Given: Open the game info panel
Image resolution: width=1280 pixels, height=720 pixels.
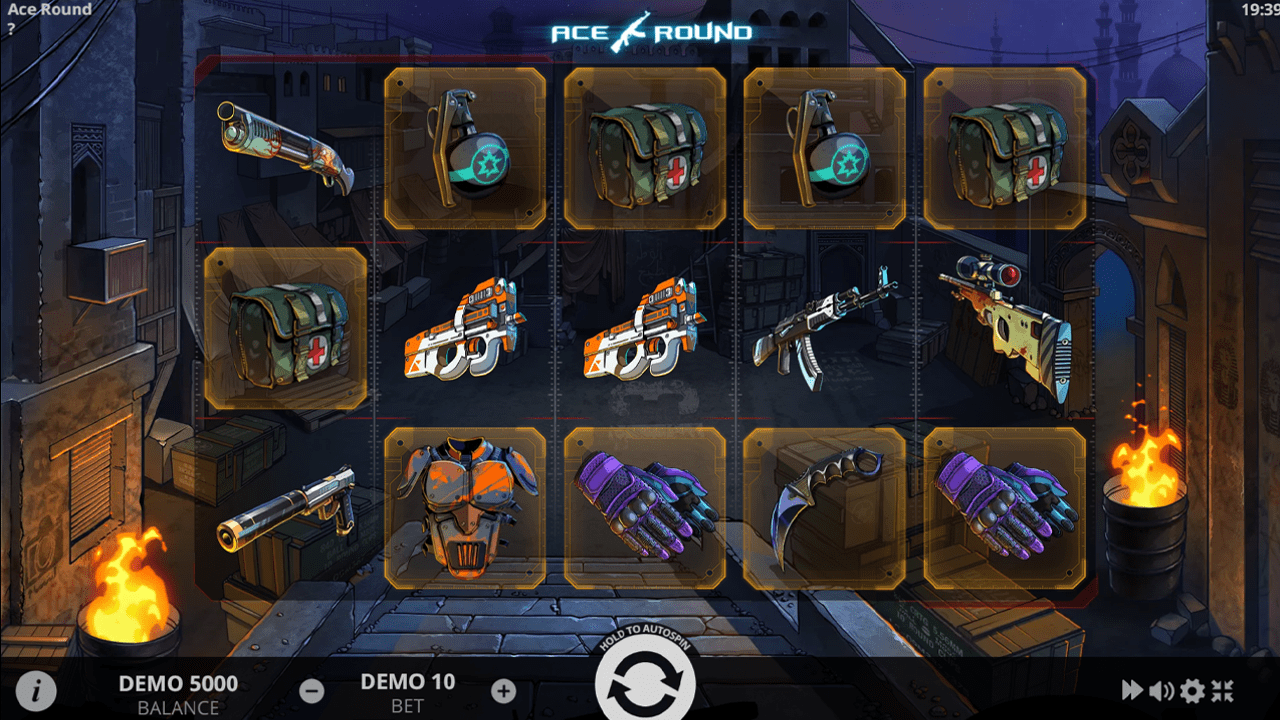Looking at the screenshot, I should pyautogui.click(x=36, y=690).
